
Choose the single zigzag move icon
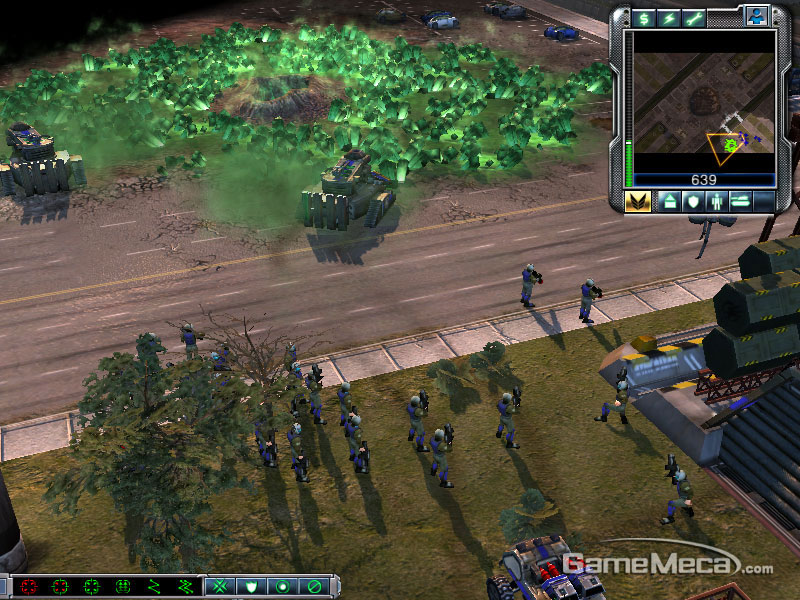(x=155, y=586)
